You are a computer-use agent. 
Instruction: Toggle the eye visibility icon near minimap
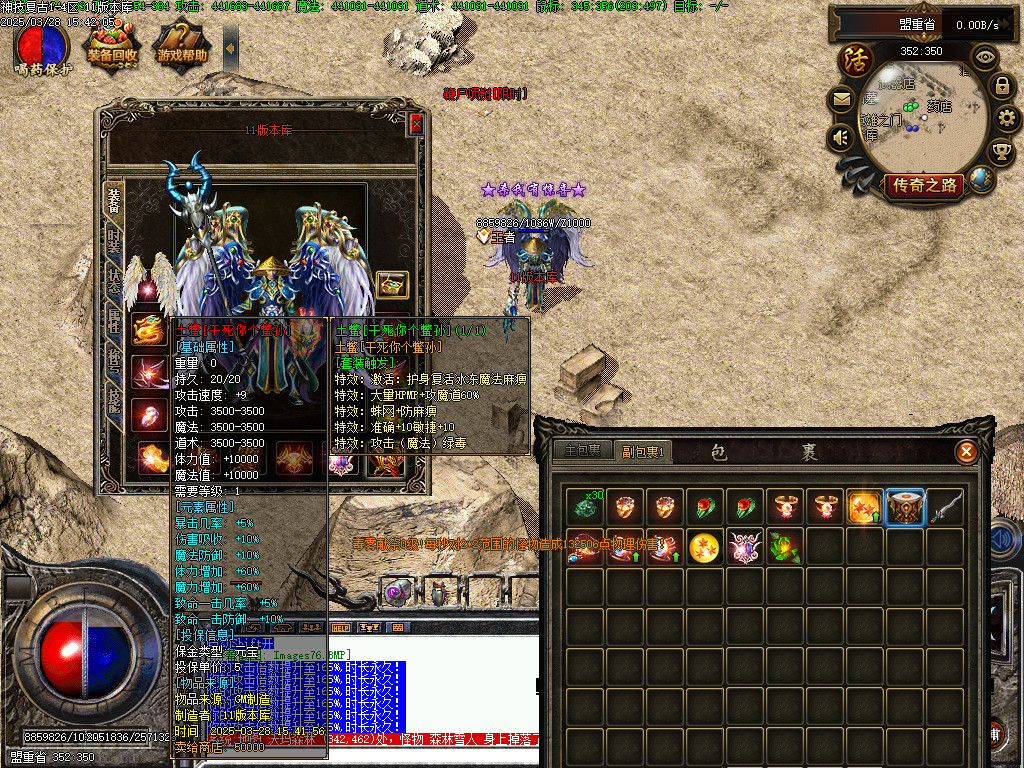tap(985, 57)
